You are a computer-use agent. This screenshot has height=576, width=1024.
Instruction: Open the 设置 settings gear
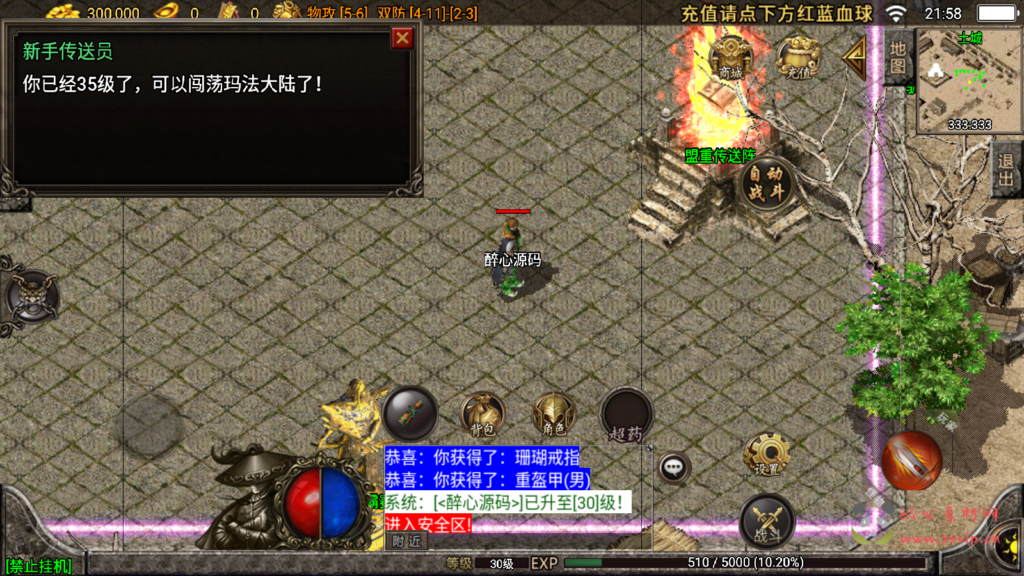pyautogui.click(x=767, y=456)
